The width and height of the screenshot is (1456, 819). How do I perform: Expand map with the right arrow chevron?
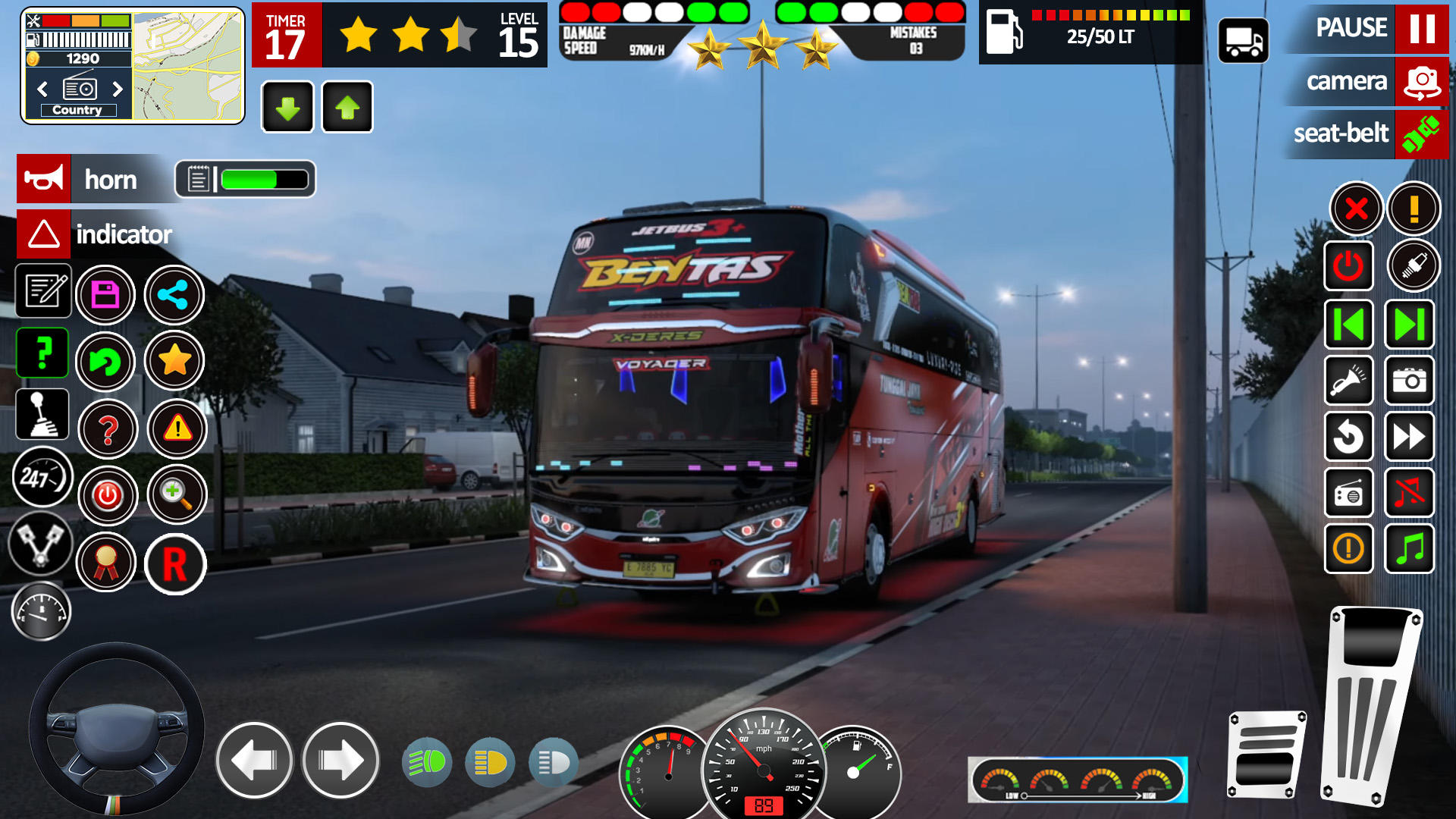pos(119,89)
